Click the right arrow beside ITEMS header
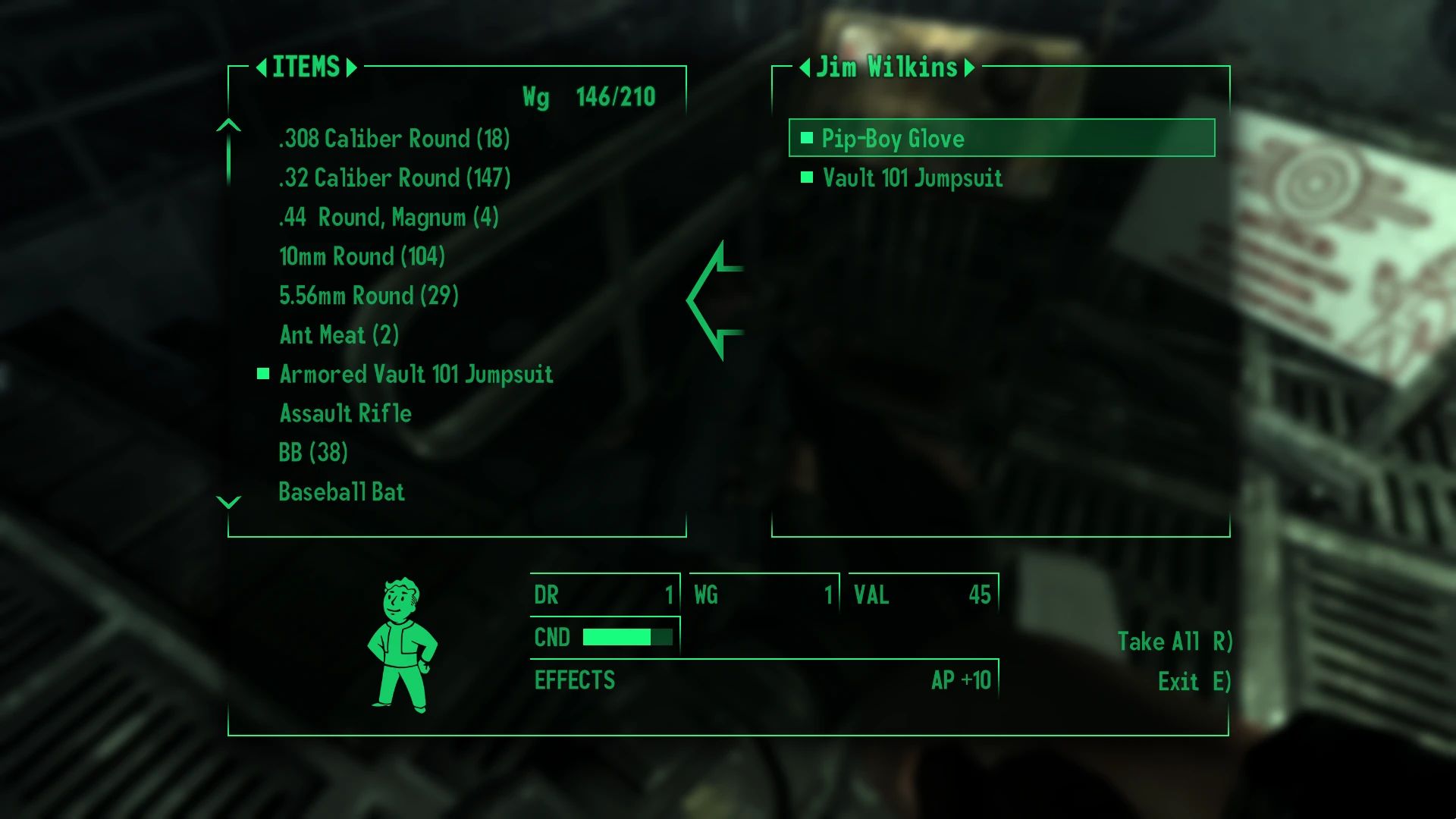Viewport: 1456px width, 819px height. pyautogui.click(x=350, y=68)
